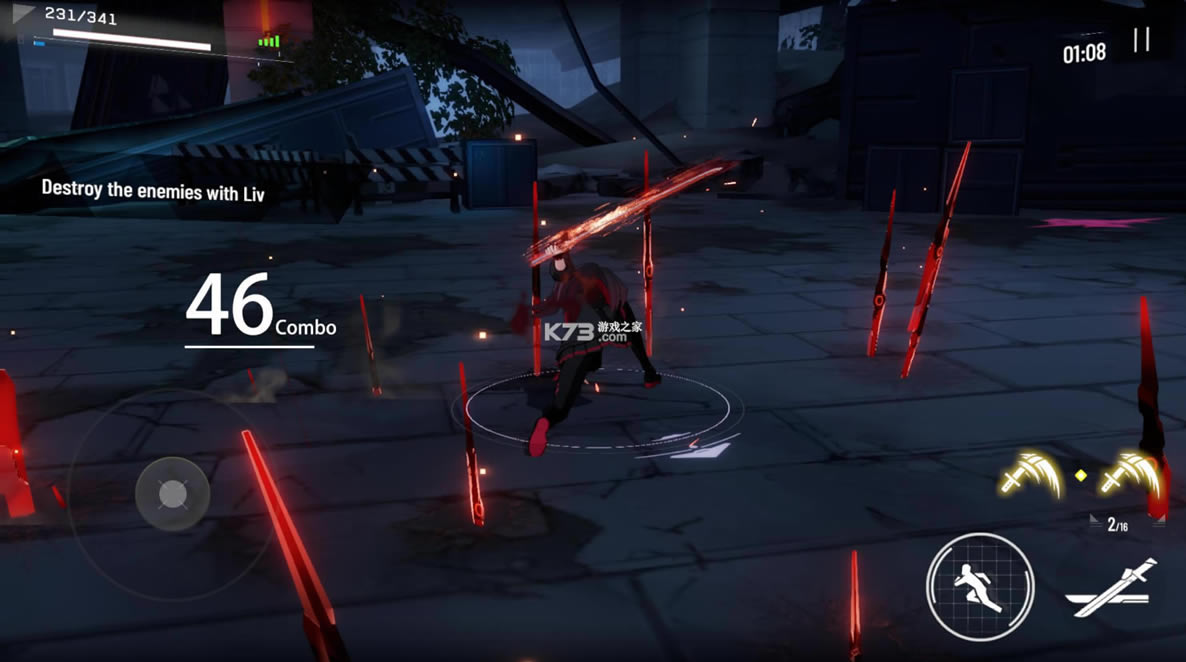Select the "Destroy the enemies with Liv" objective
Screen dimensions: 1186x662
point(153,189)
